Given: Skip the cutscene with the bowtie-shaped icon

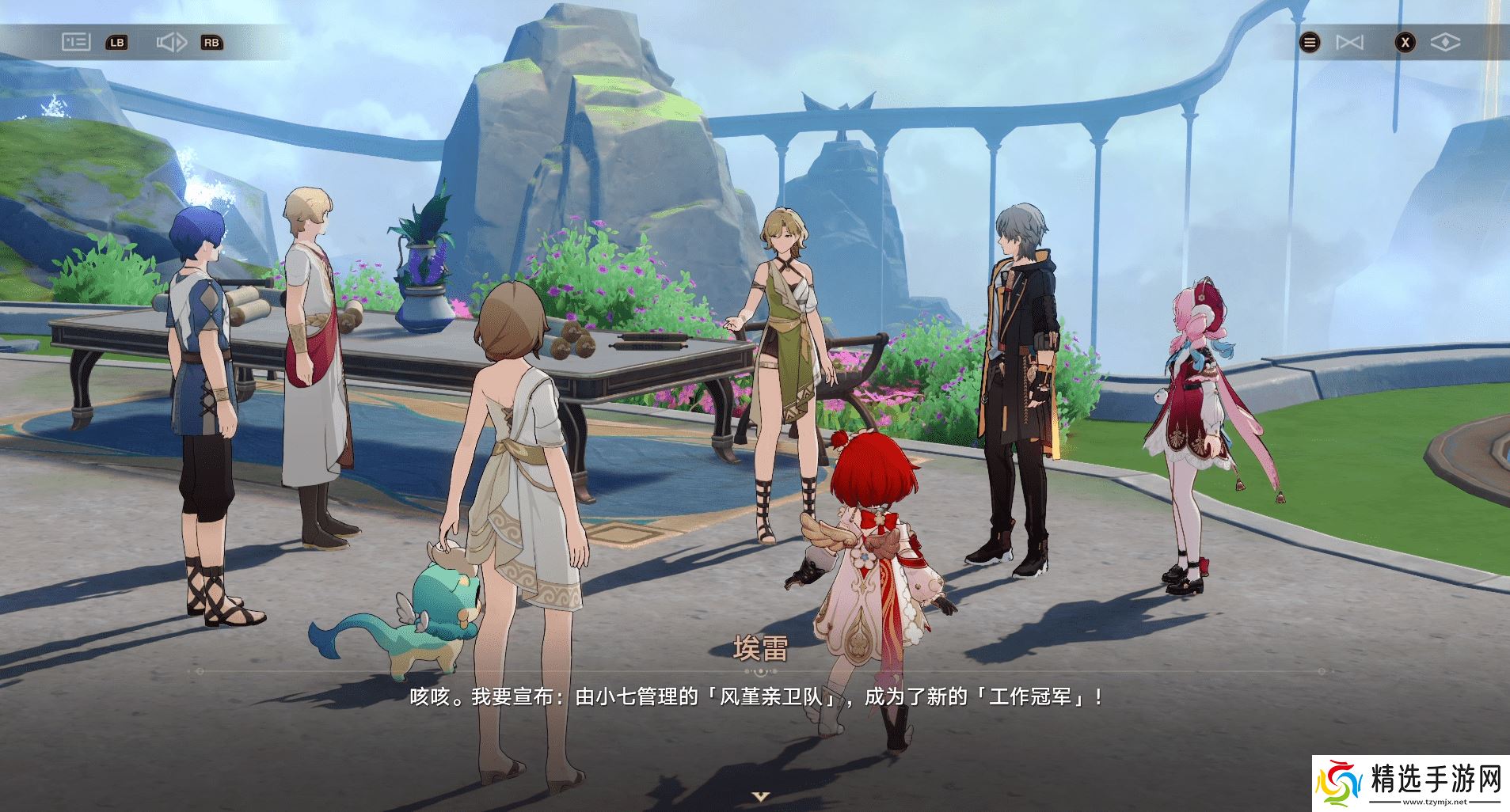Looking at the screenshot, I should coord(1349,43).
